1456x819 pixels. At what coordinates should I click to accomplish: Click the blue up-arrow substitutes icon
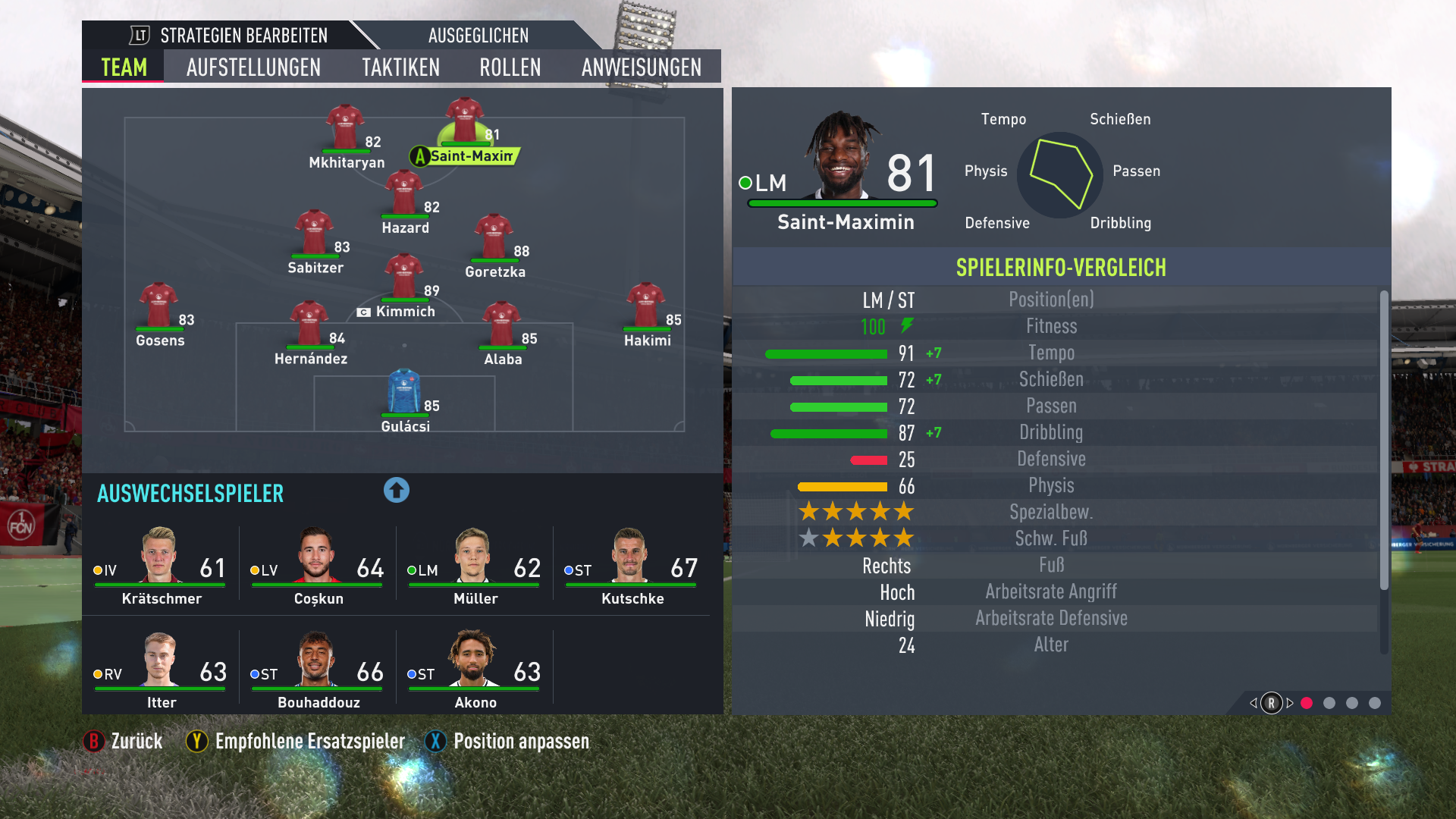[x=396, y=490]
